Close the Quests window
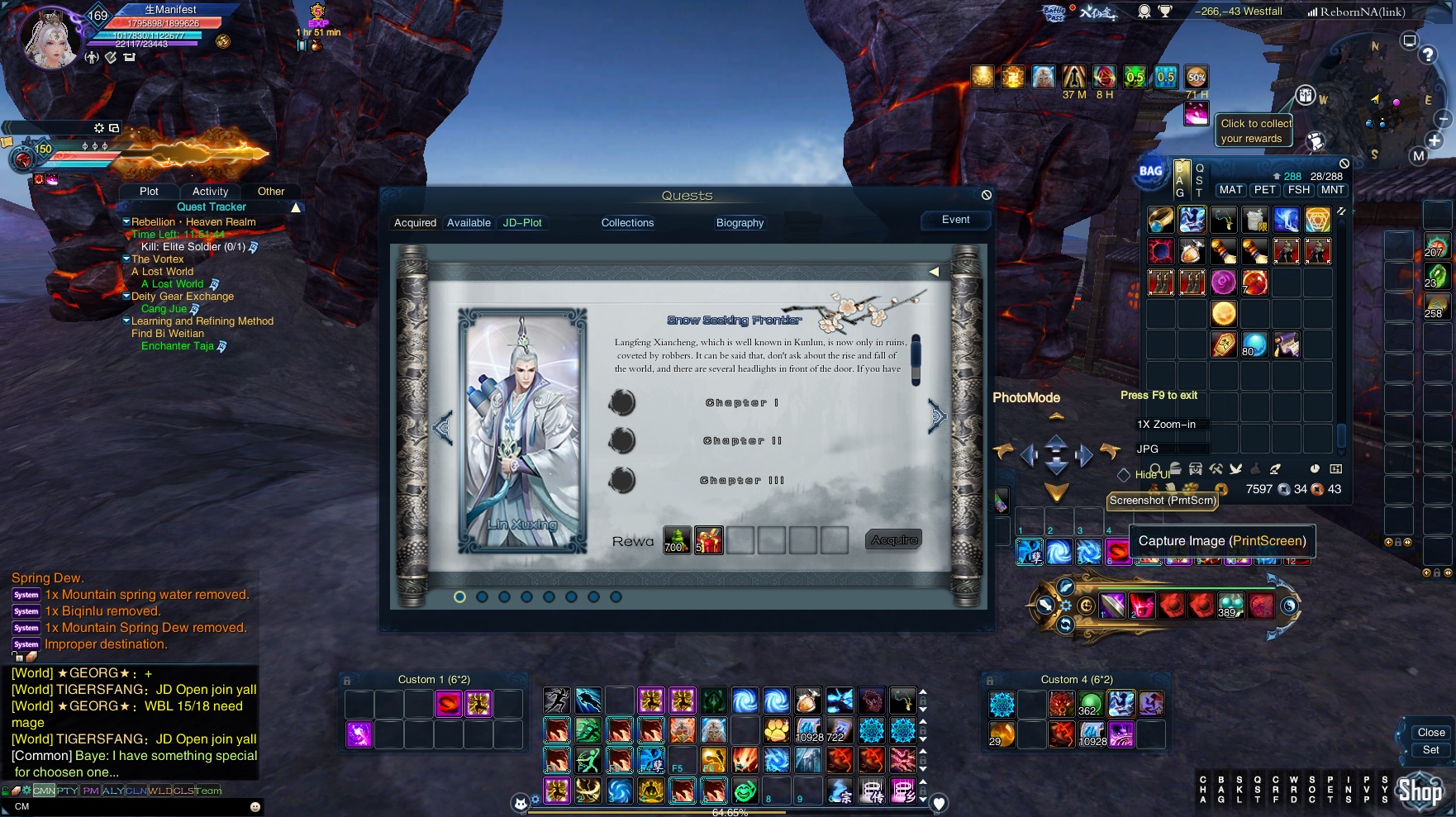The width and height of the screenshot is (1456, 817). click(986, 195)
